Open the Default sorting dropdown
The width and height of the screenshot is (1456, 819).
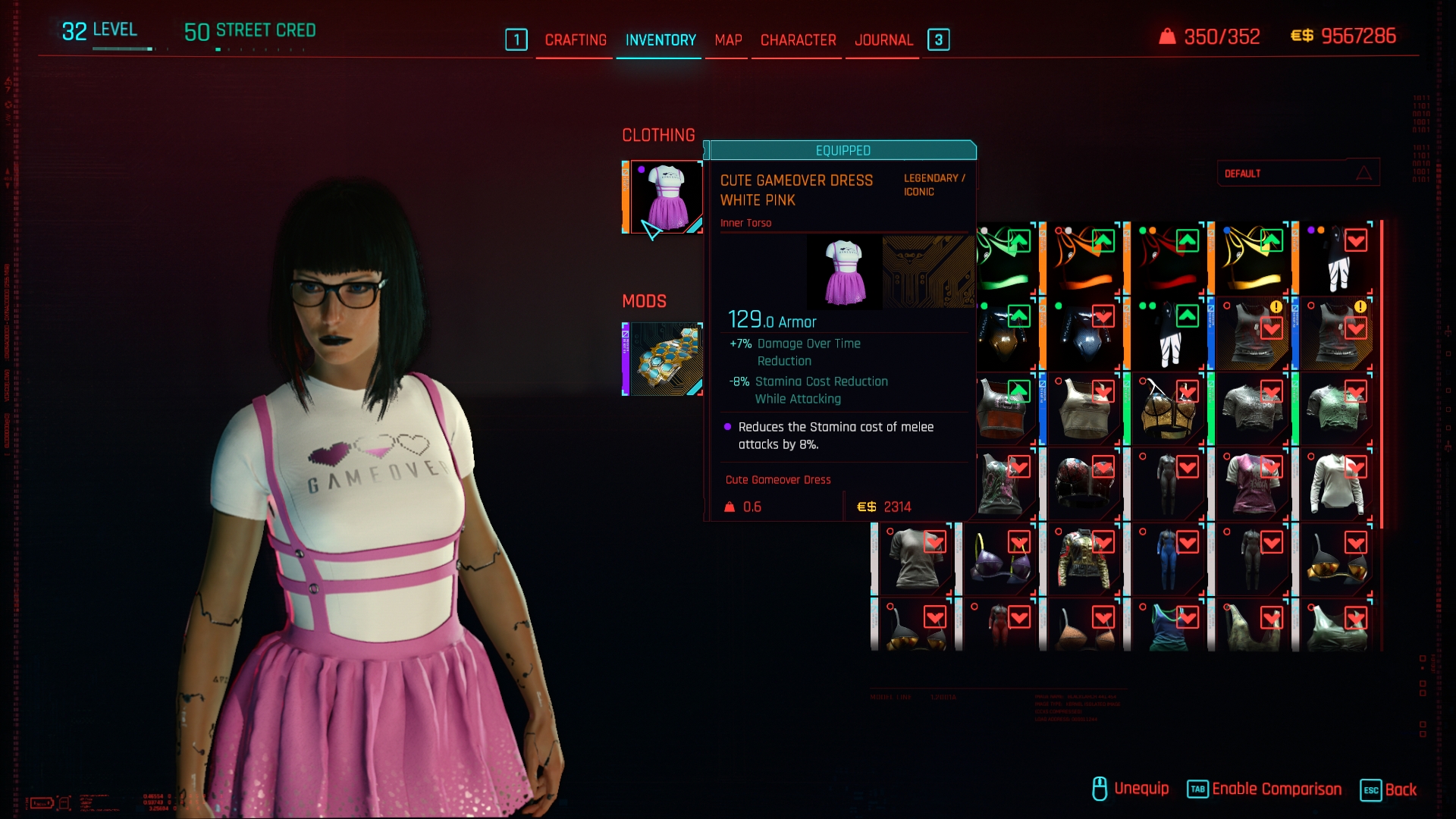click(1298, 174)
